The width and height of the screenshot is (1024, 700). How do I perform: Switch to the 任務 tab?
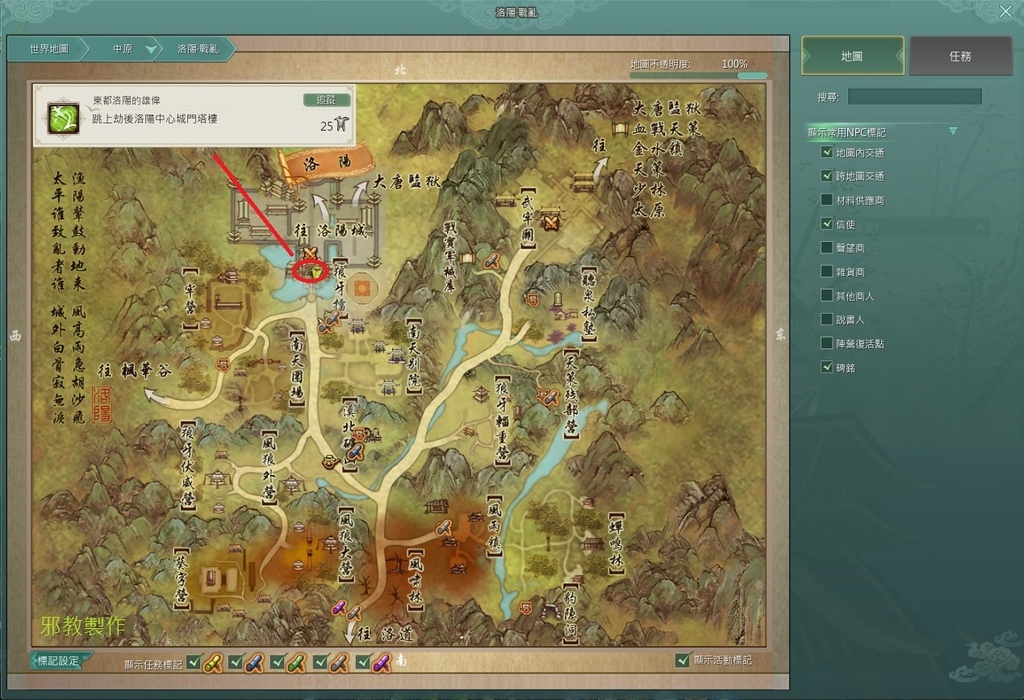point(959,57)
